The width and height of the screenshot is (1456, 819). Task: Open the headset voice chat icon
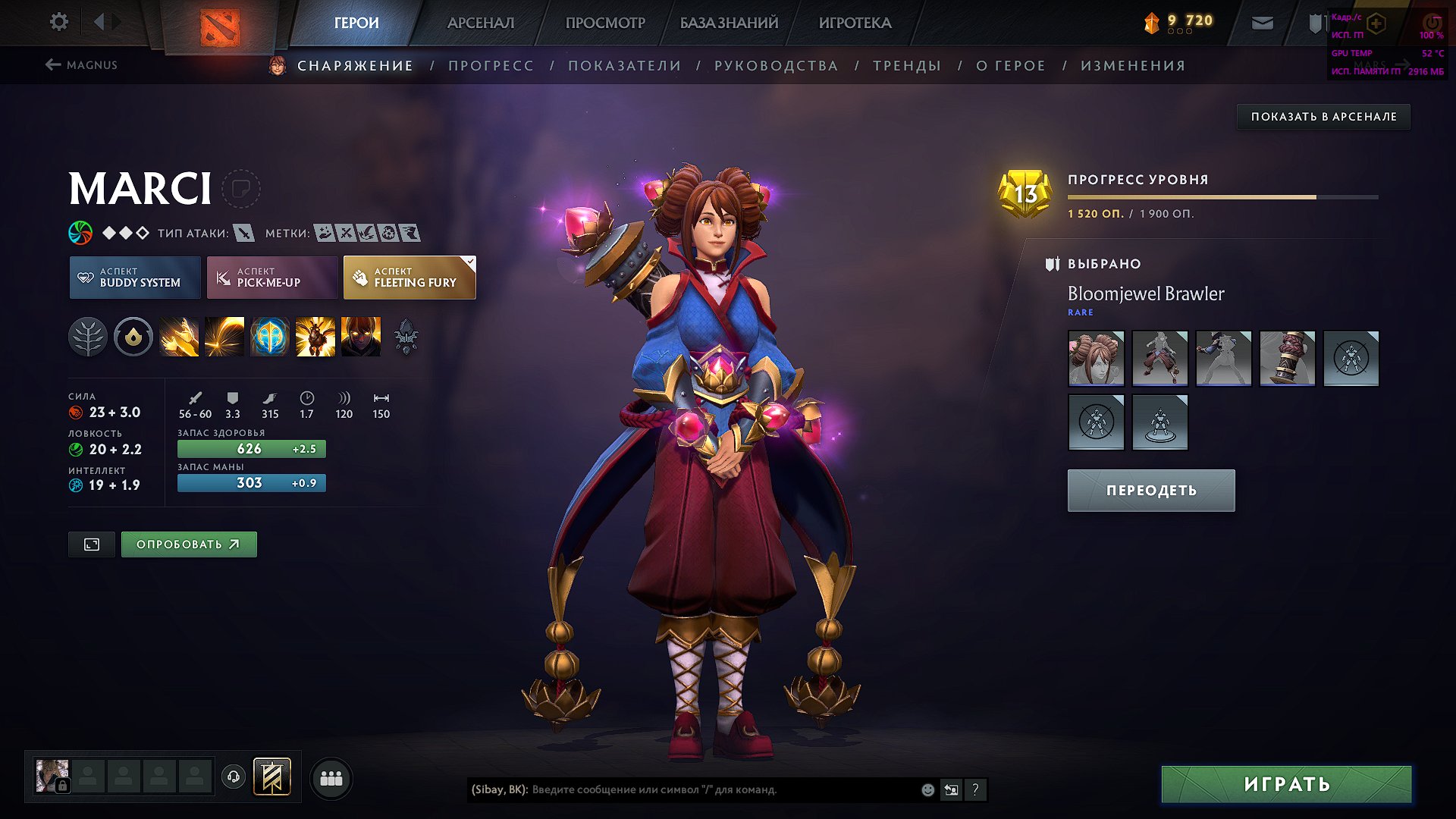(233, 777)
